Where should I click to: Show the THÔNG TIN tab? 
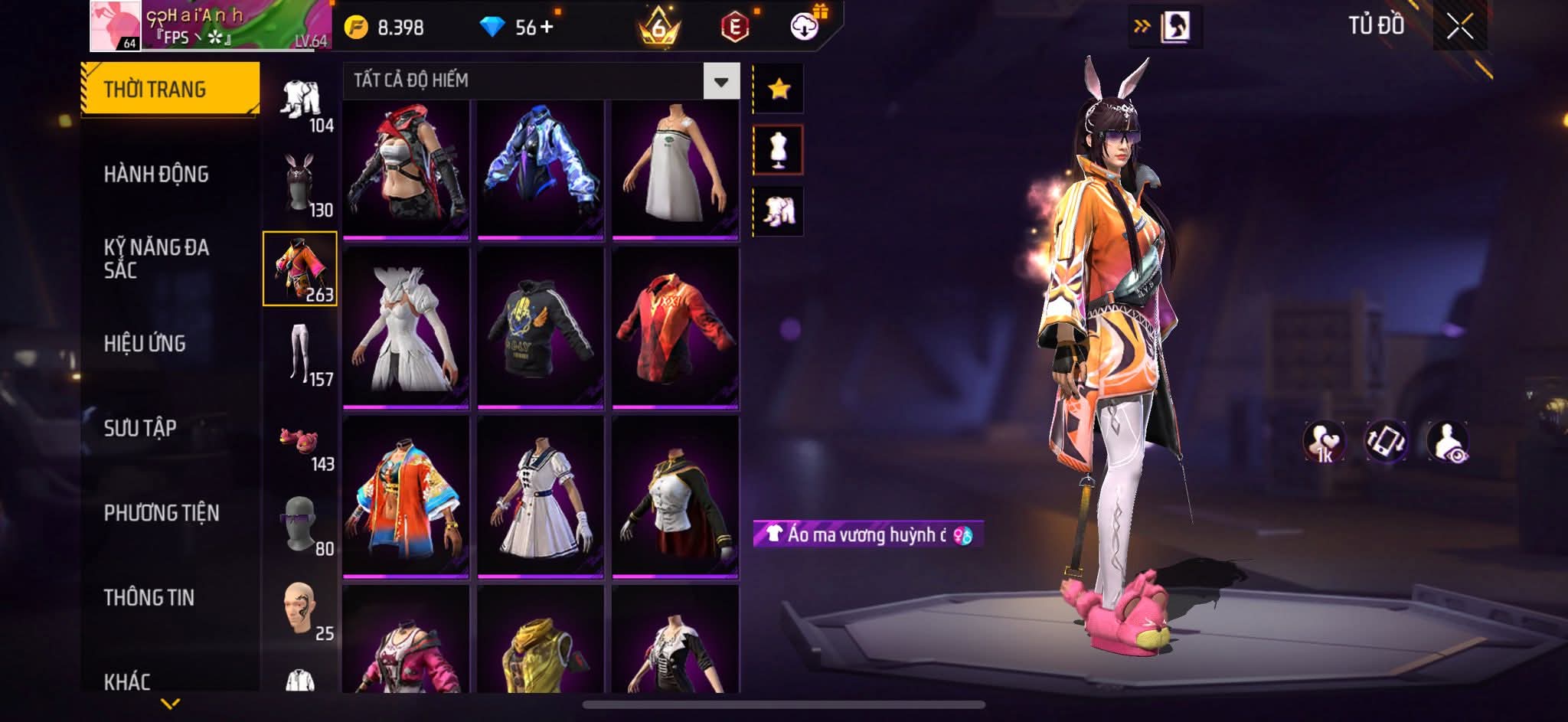click(149, 597)
